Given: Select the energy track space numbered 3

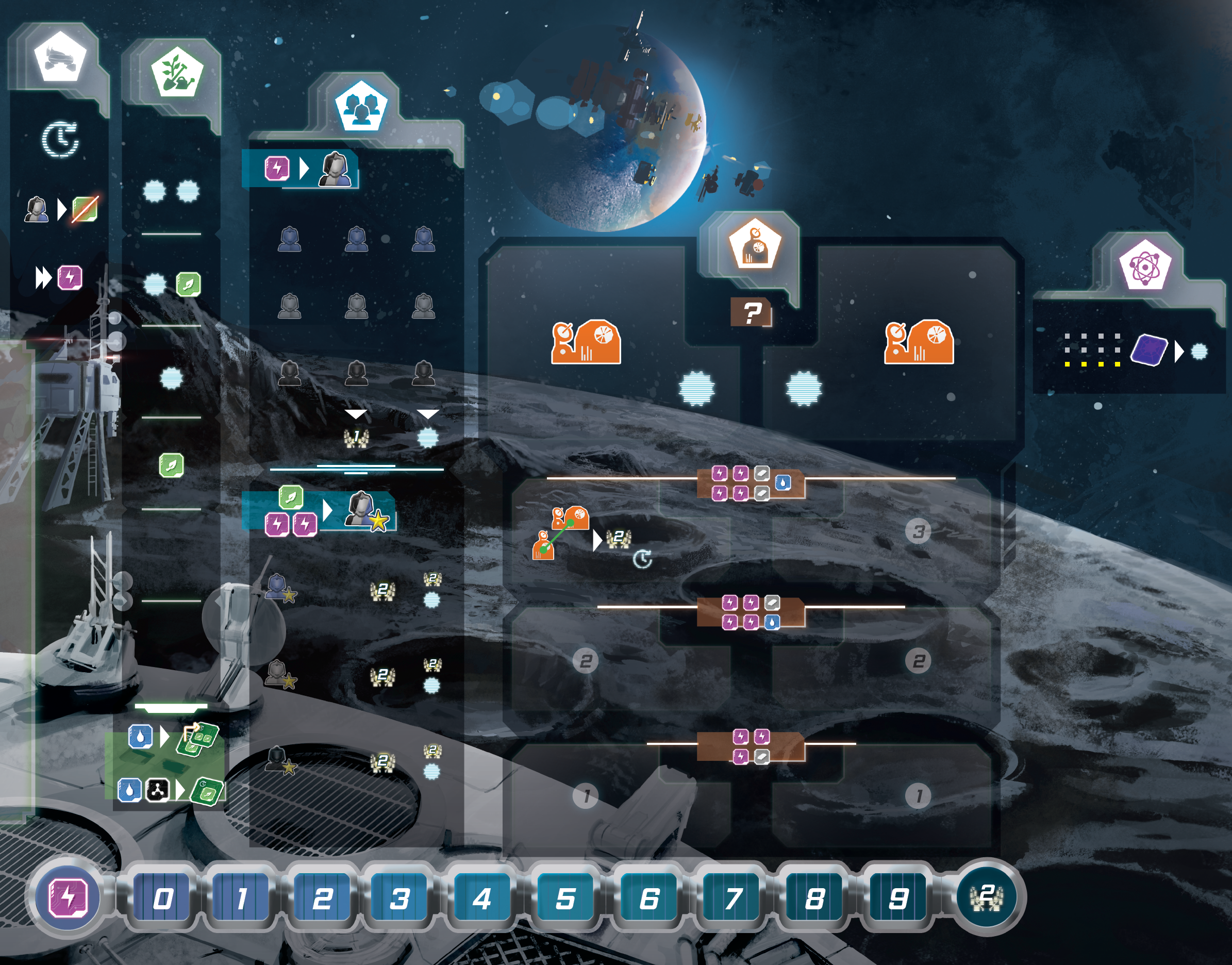Looking at the screenshot, I should (x=399, y=898).
